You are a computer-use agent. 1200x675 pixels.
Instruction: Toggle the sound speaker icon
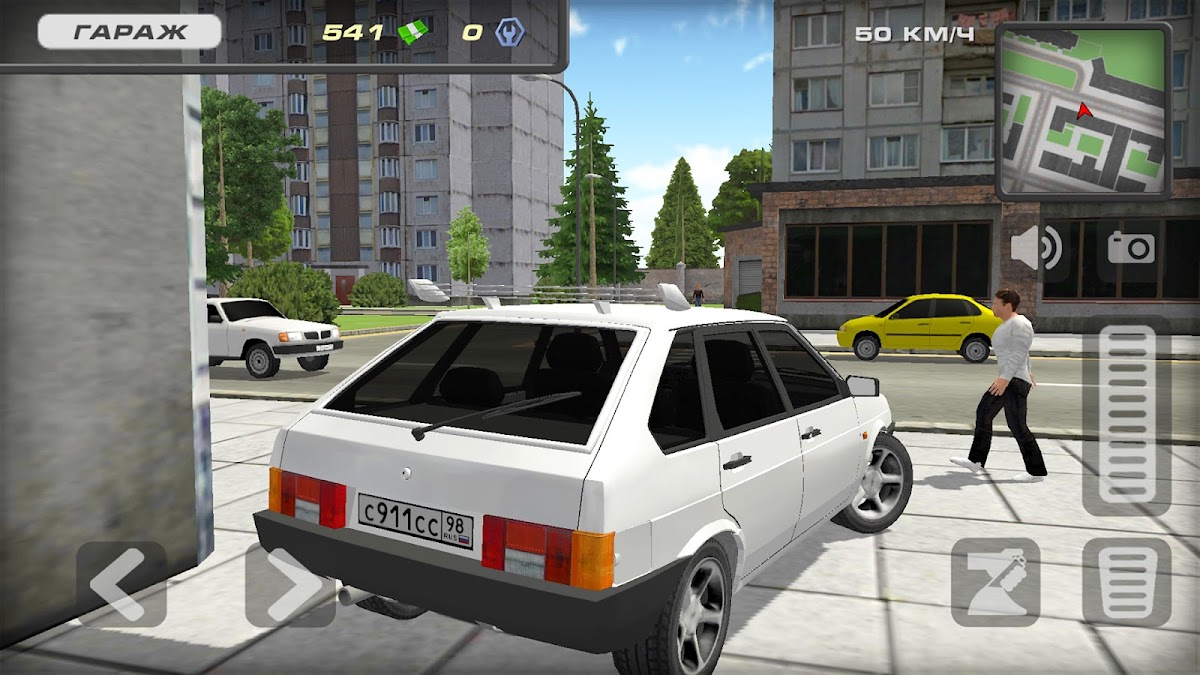pyautogui.click(x=1035, y=248)
